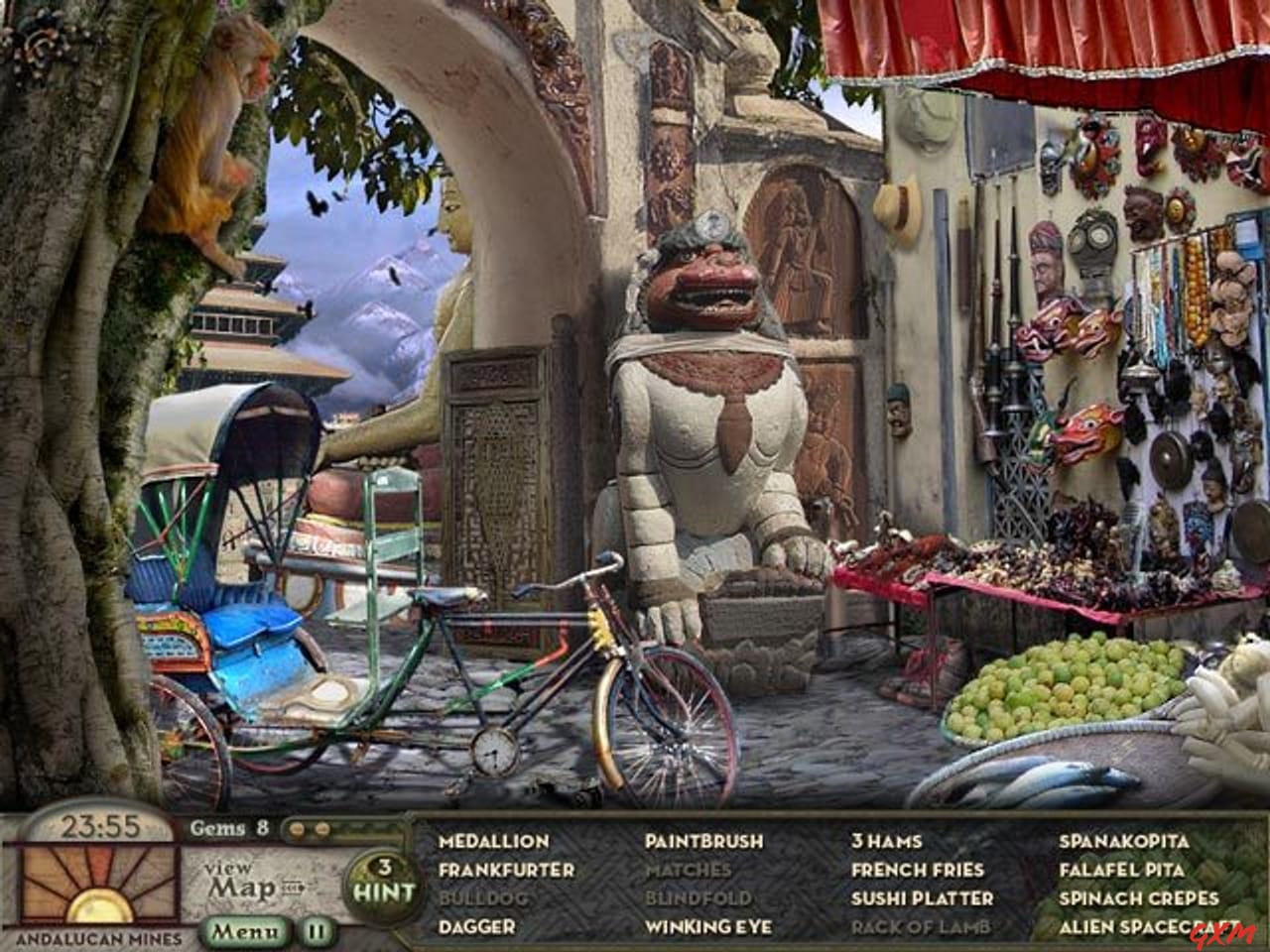Click FRANKFURTER in the word list

click(x=506, y=870)
